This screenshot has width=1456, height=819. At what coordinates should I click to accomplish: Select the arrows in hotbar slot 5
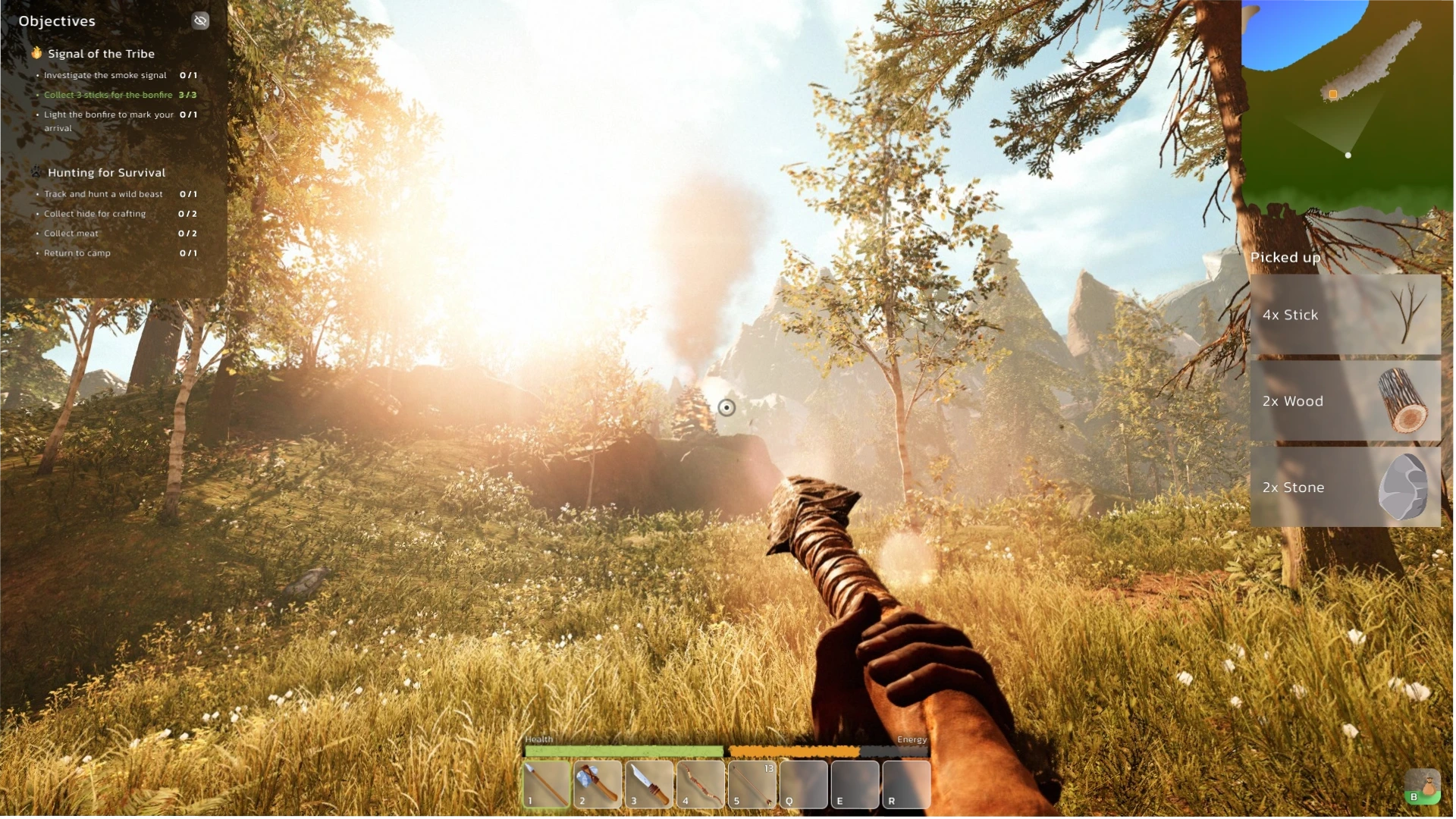(753, 785)
